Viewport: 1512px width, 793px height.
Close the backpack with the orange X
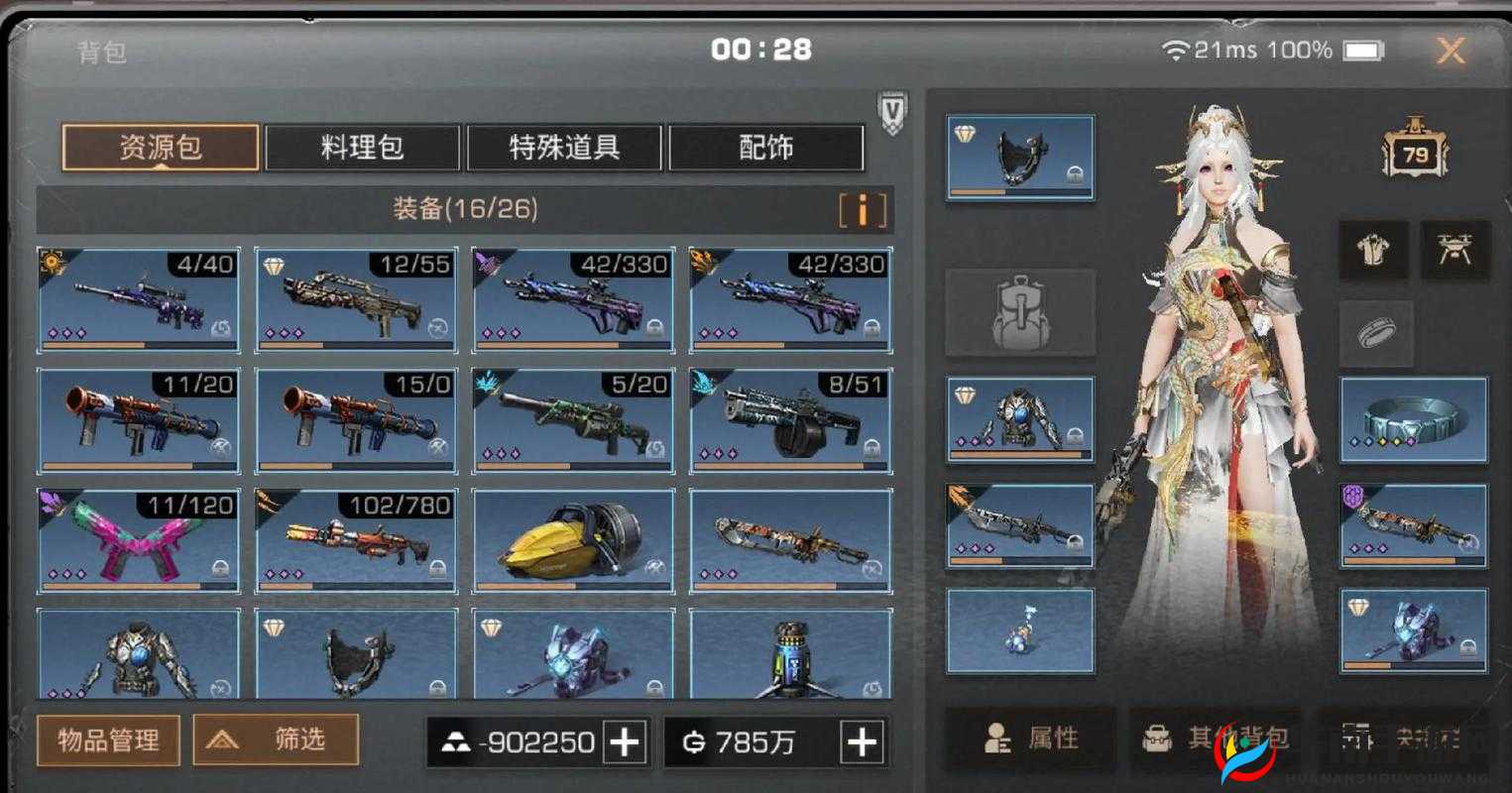coord(1451,51)
